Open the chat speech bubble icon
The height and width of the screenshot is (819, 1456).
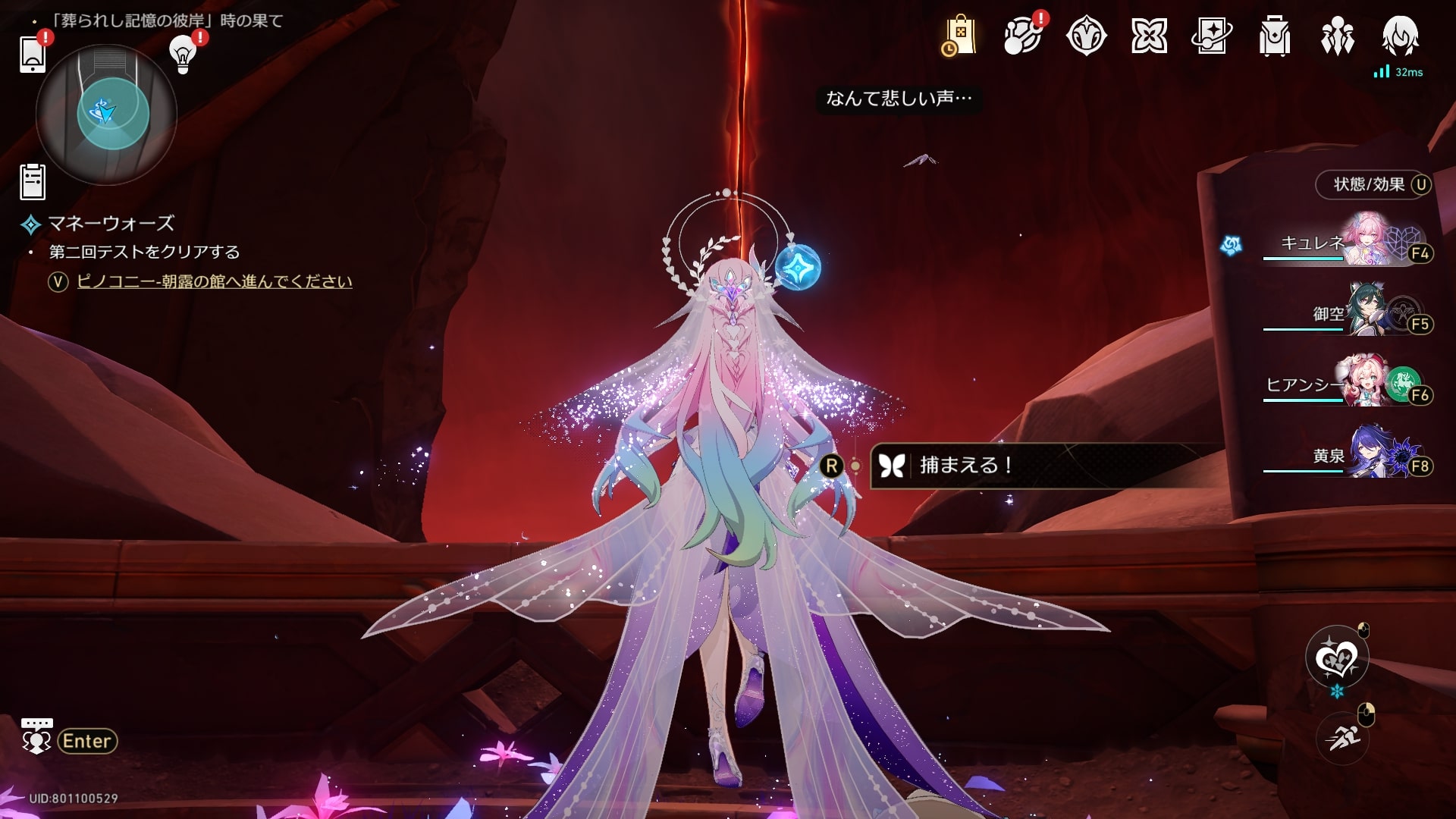pyautogui.click(x=36, y=738)
